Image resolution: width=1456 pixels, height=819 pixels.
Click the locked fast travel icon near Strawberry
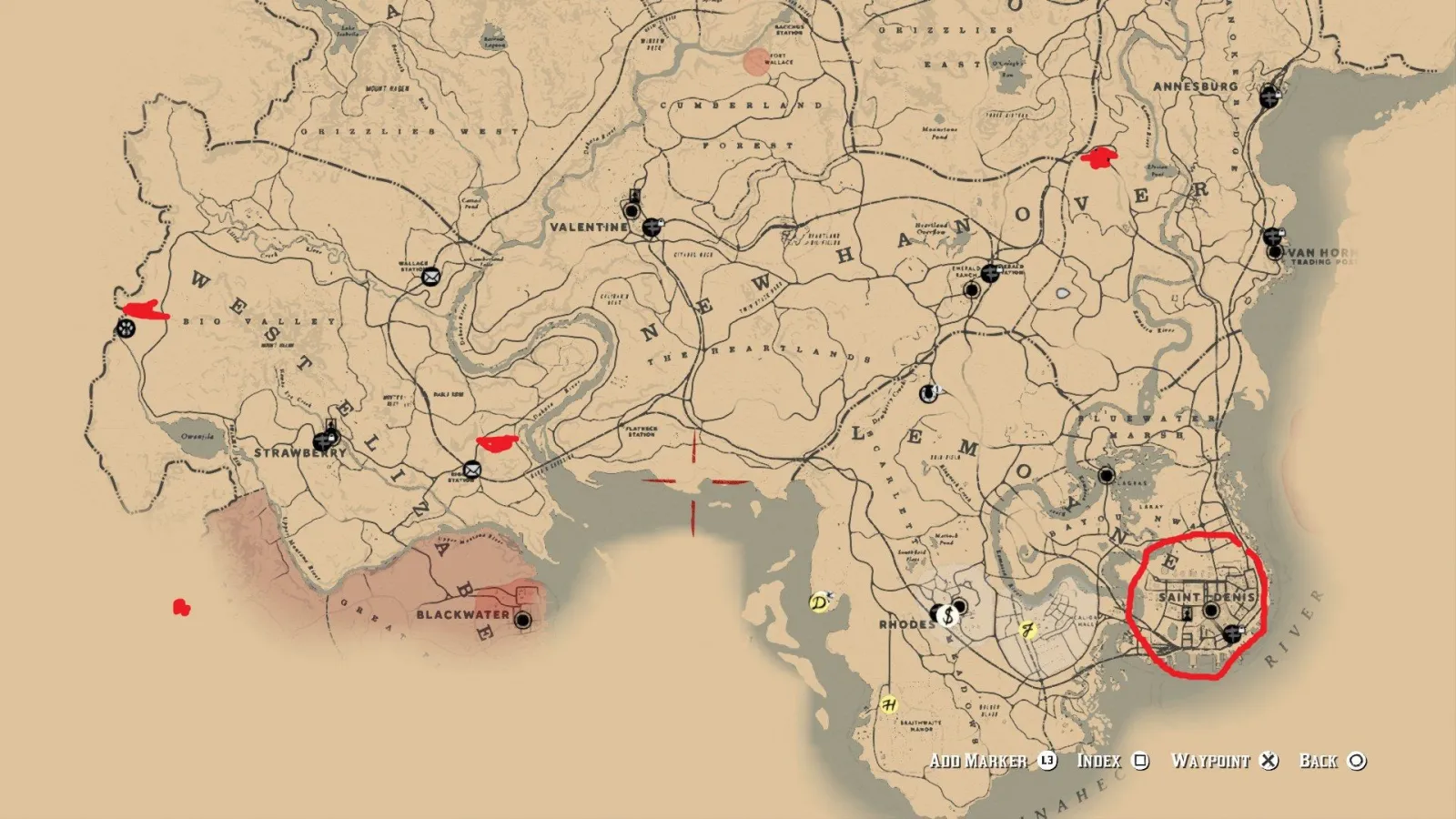(x=325, y=439)
